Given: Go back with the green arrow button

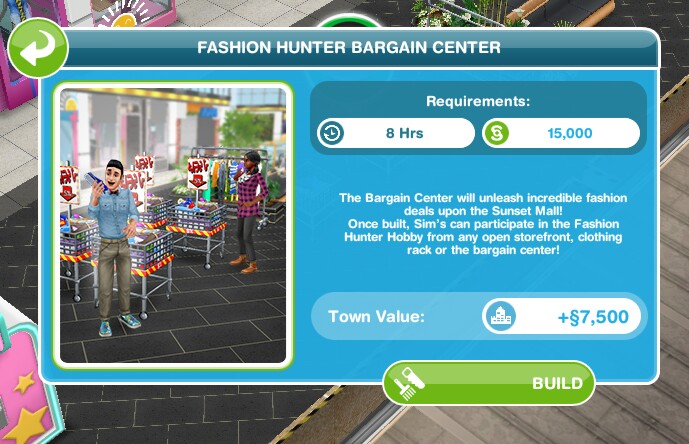Looking at the screenshot, I should 37,48.
